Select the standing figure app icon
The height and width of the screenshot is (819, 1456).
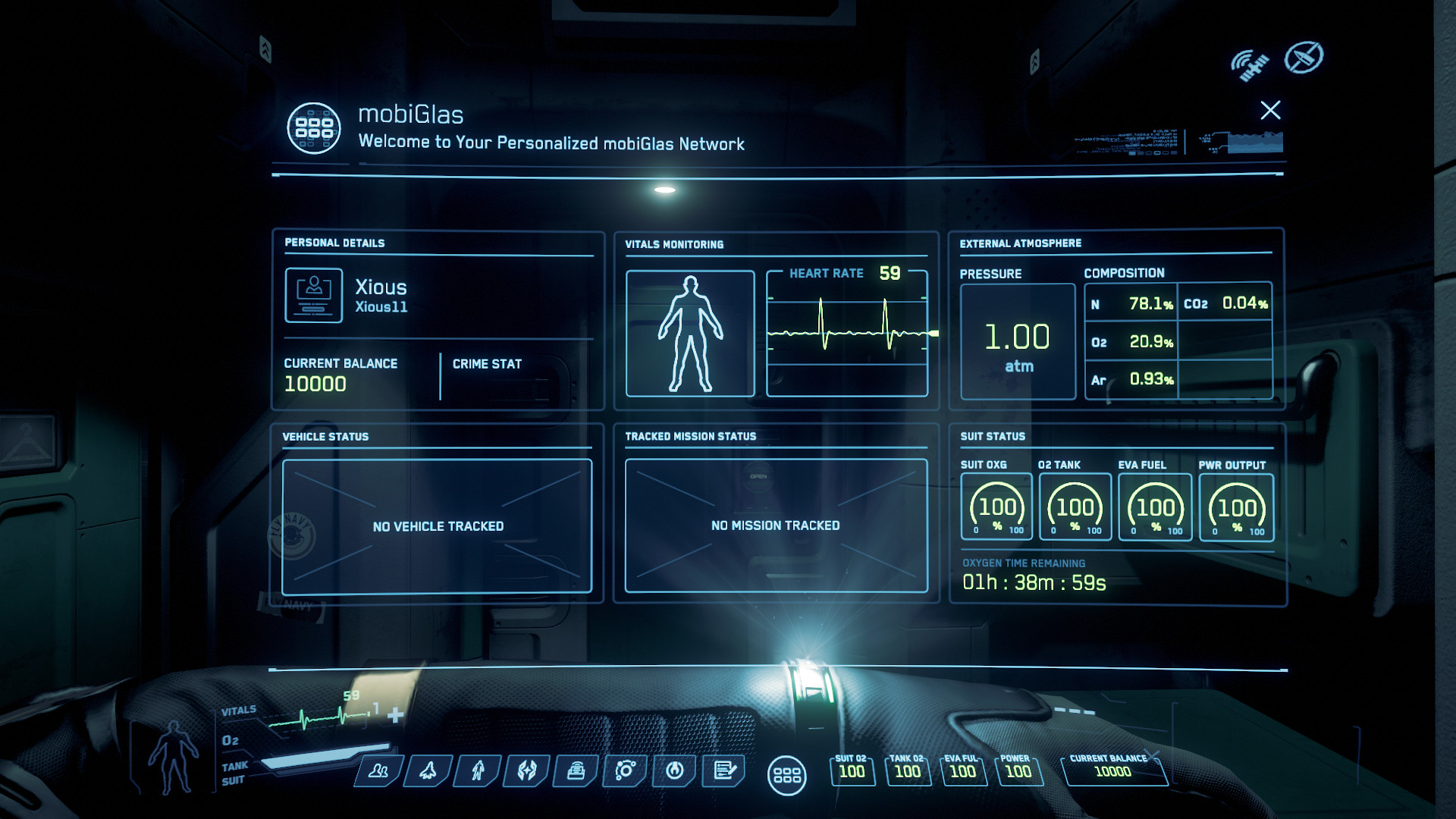(x=478, y=771)
